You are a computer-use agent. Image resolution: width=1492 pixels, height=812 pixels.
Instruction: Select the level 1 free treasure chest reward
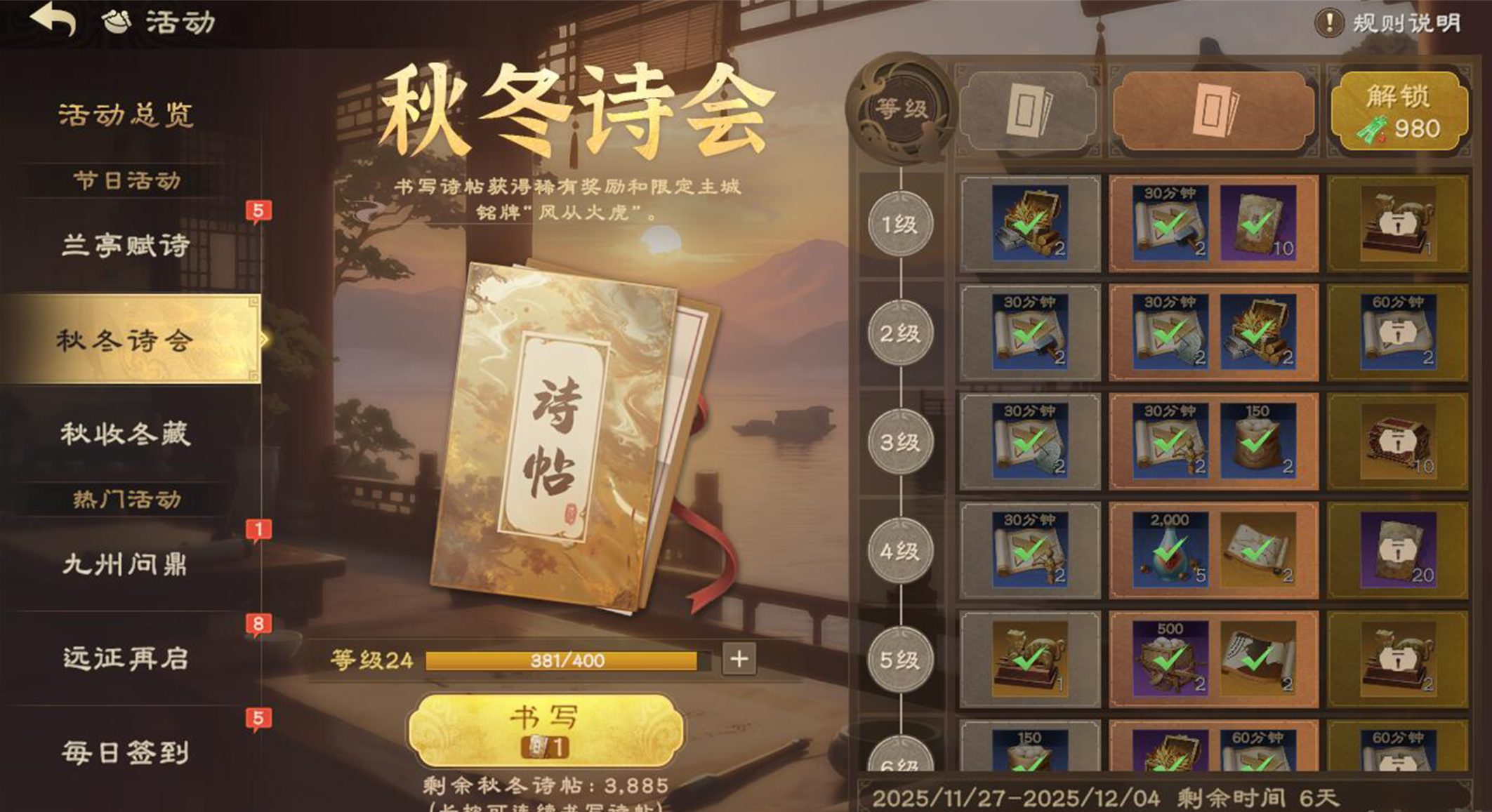tap(1029, 224)
